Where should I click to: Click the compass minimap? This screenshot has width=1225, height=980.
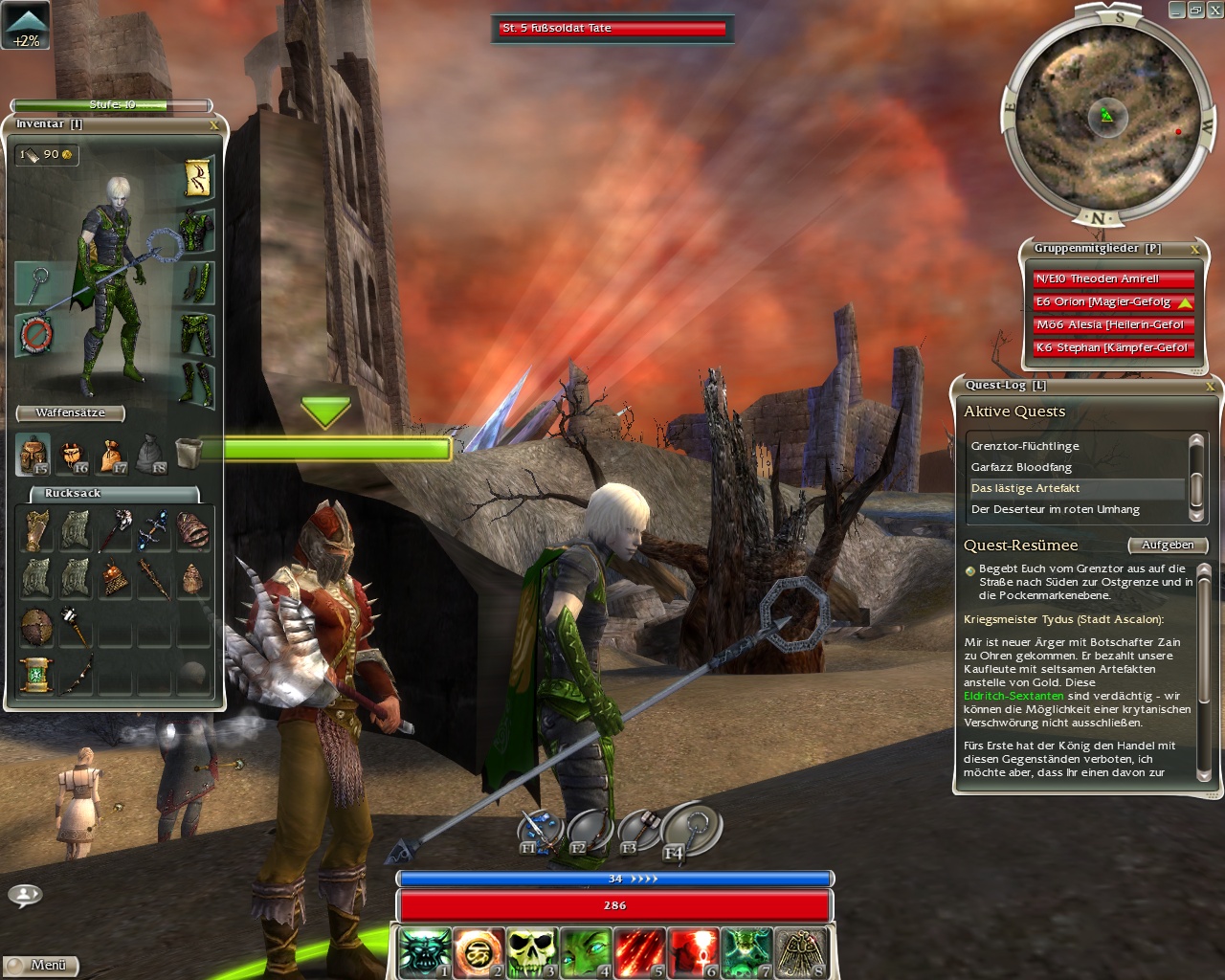1107,117
